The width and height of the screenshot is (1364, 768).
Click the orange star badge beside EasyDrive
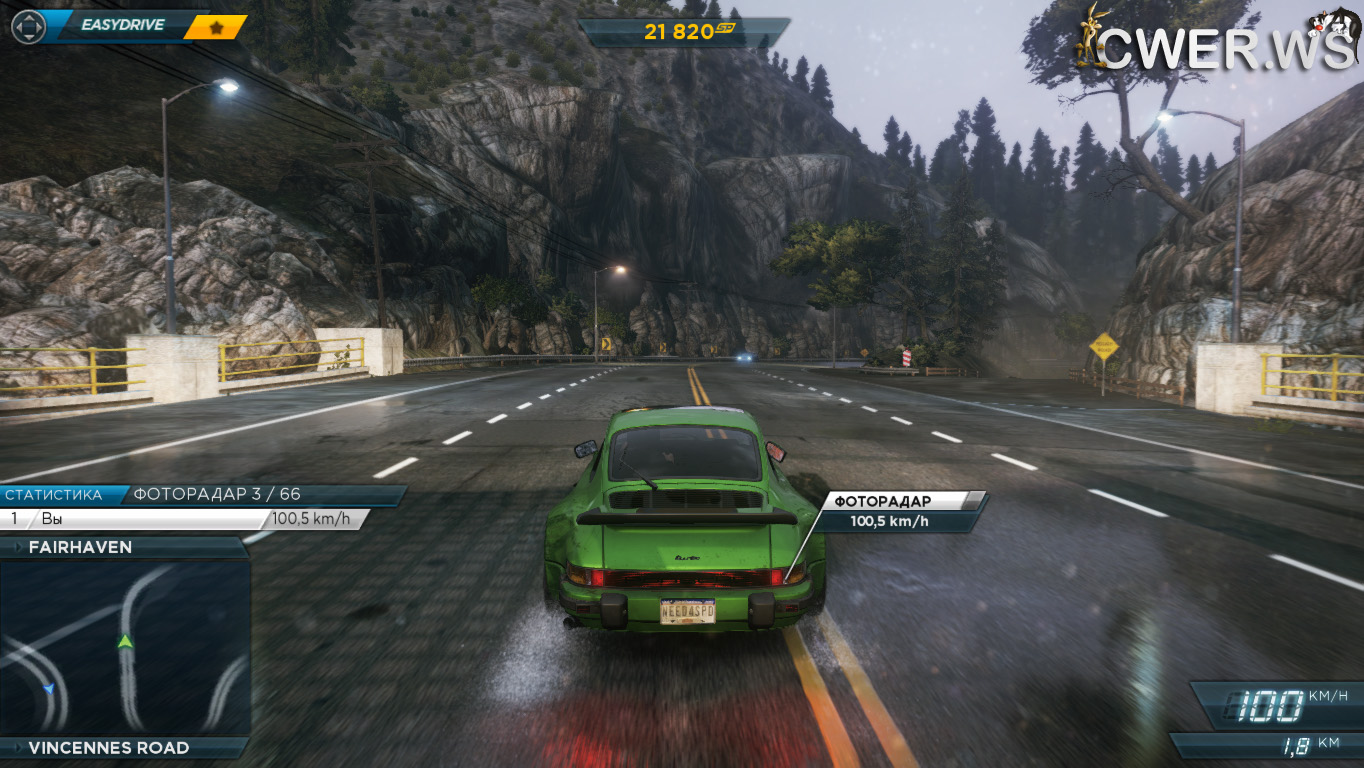pos(216,27)
